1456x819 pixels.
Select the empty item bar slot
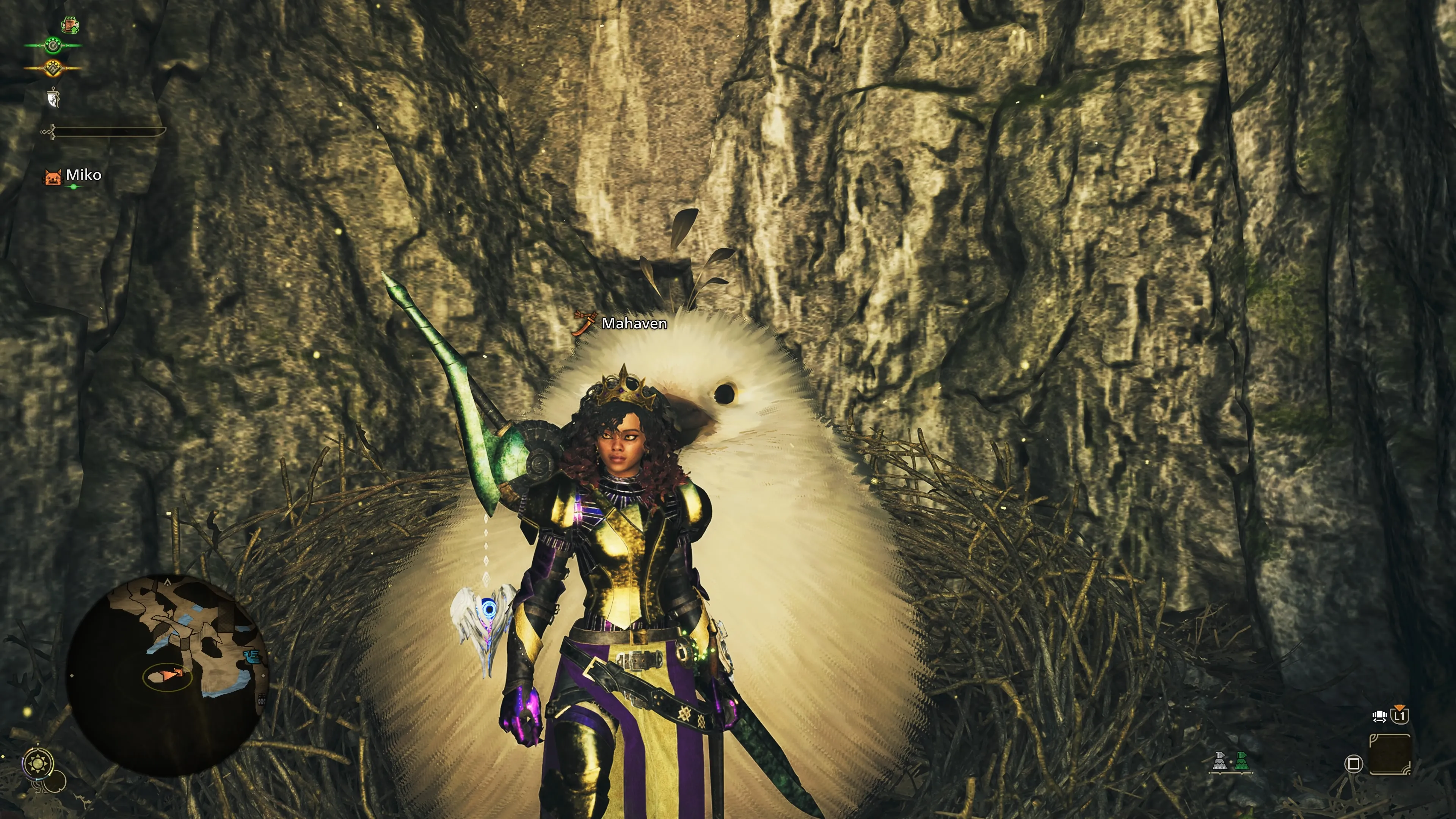click(x=1389, y=755)
